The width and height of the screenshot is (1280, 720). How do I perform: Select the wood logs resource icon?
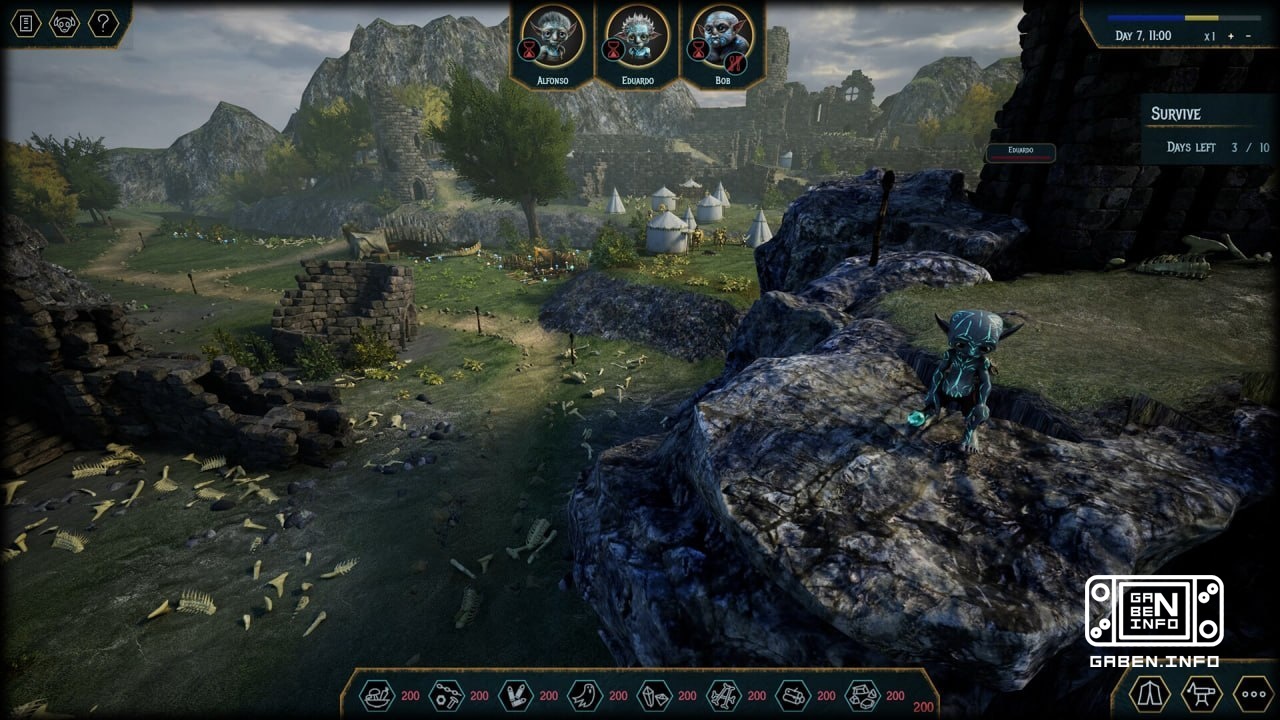[x=793, y=695]
